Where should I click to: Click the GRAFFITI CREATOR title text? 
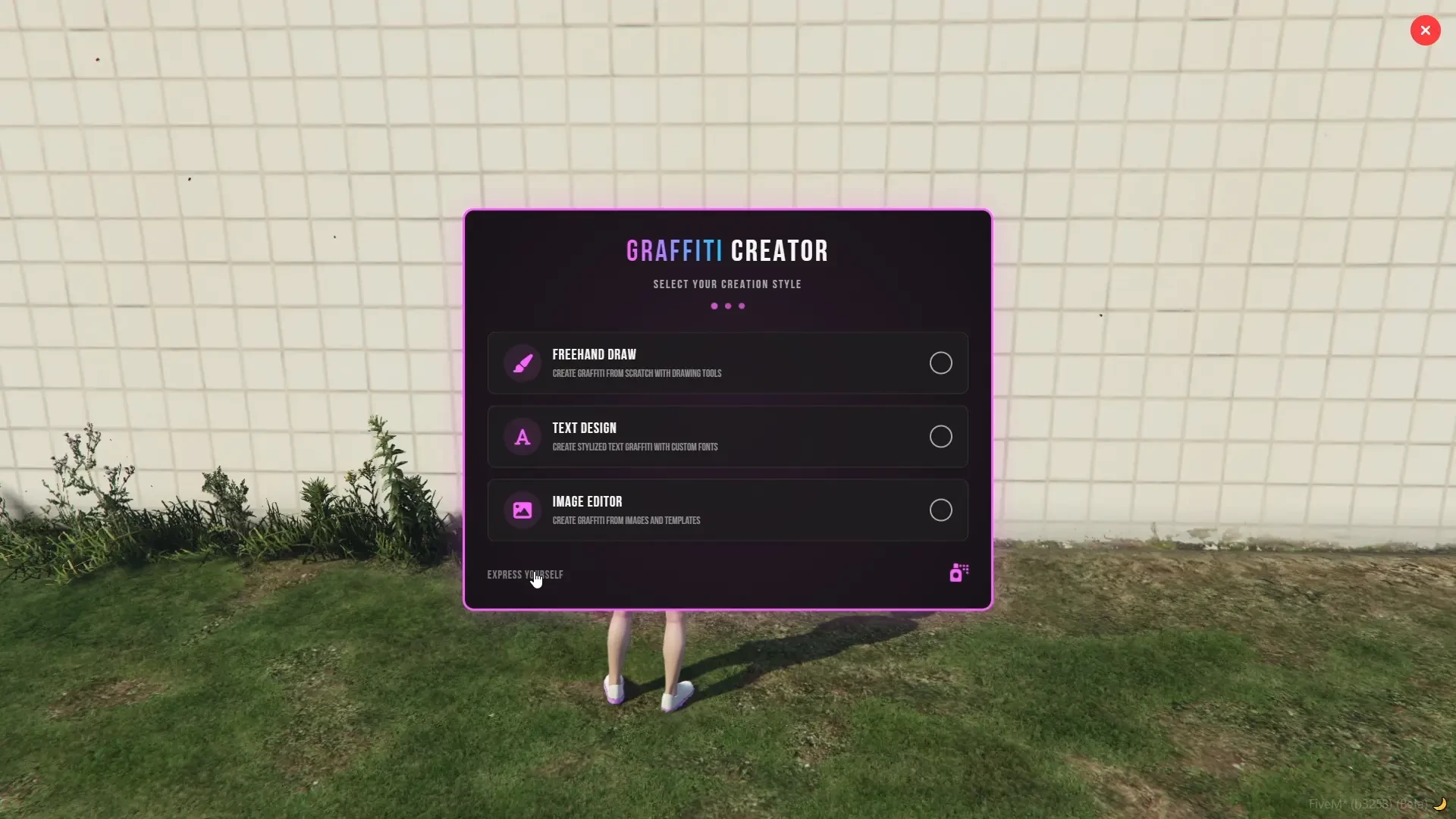pyautogui.click(x=726, y=250)
